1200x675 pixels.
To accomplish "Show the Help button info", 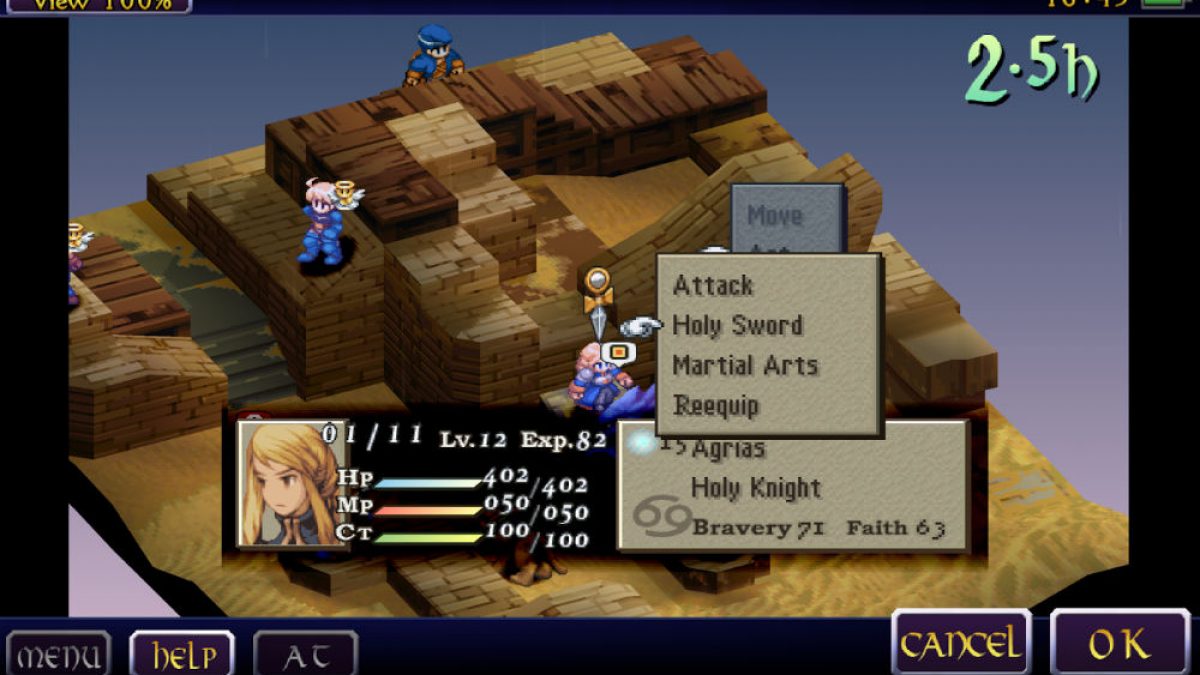I will point(182,655).
